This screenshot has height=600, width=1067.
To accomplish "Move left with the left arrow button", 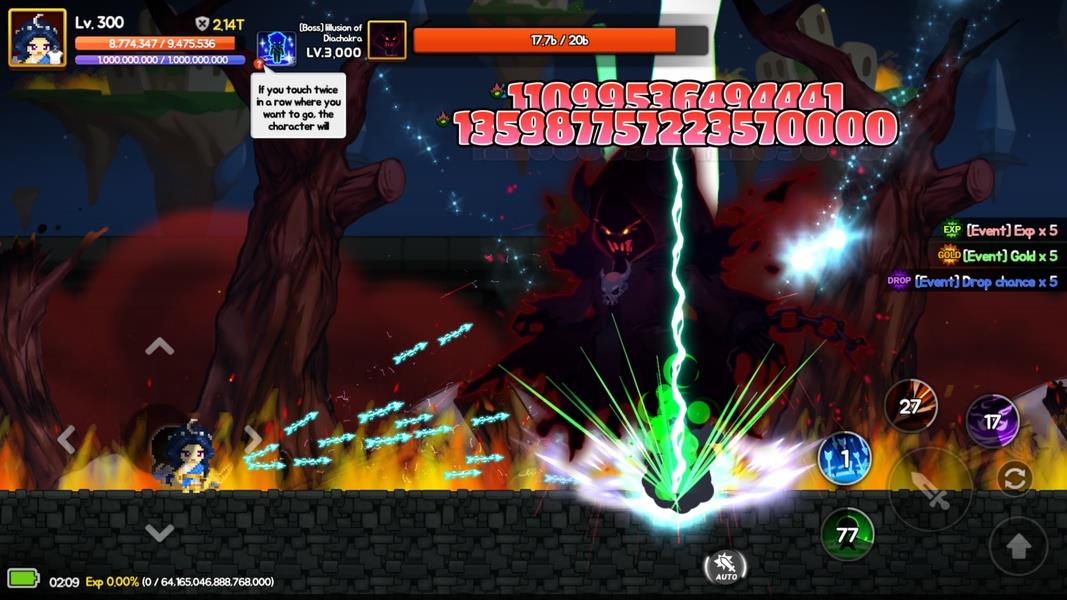I will 67,439.
